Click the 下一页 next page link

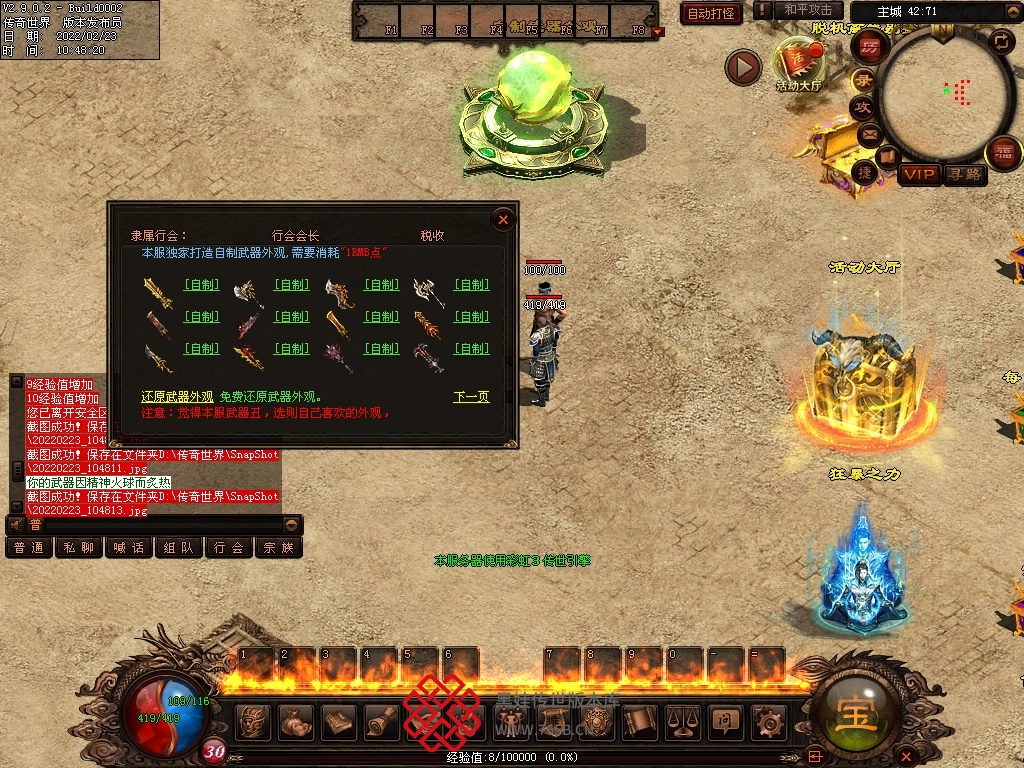tap(471, 397)
